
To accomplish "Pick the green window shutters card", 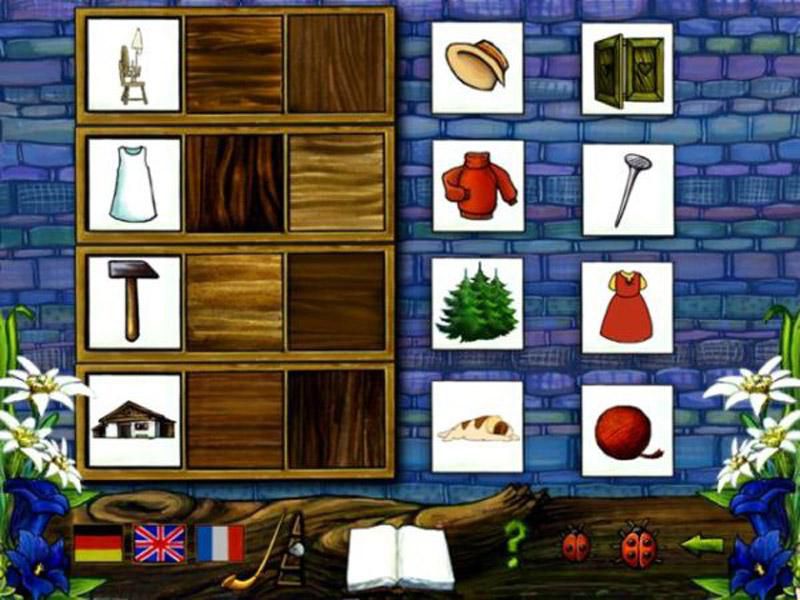I will (627, 67).
